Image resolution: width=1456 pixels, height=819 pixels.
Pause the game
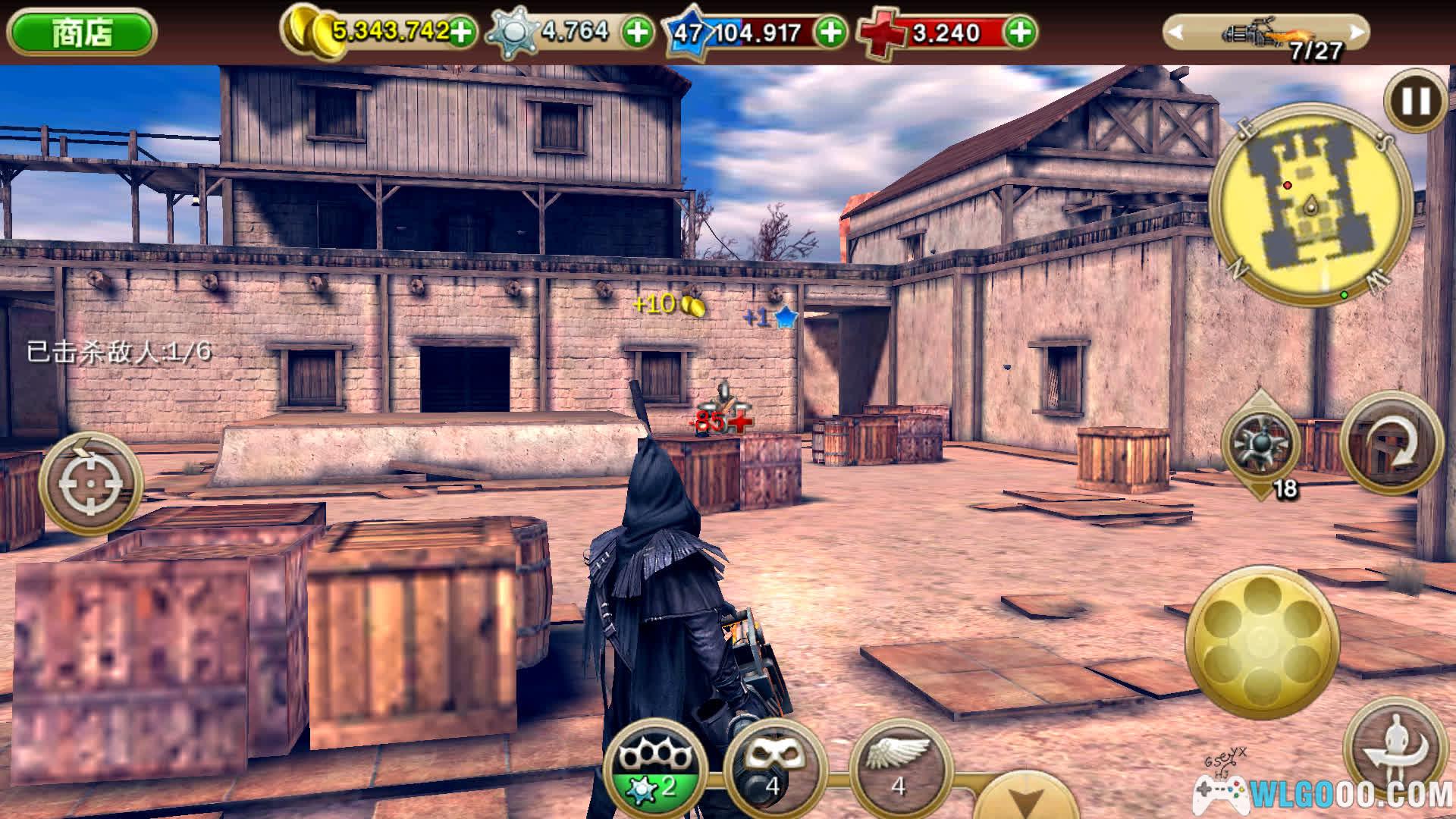point(1414,100)
